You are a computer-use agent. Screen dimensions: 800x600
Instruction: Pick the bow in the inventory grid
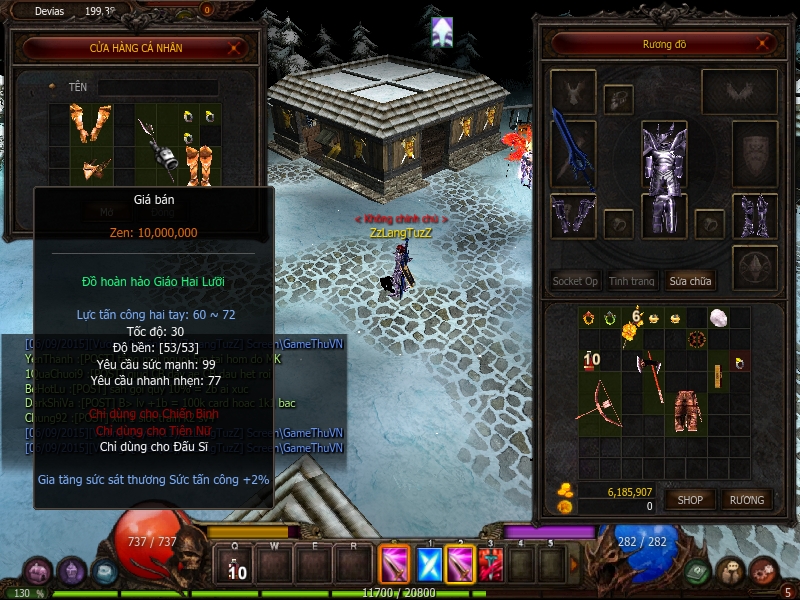tap(598, 400)
